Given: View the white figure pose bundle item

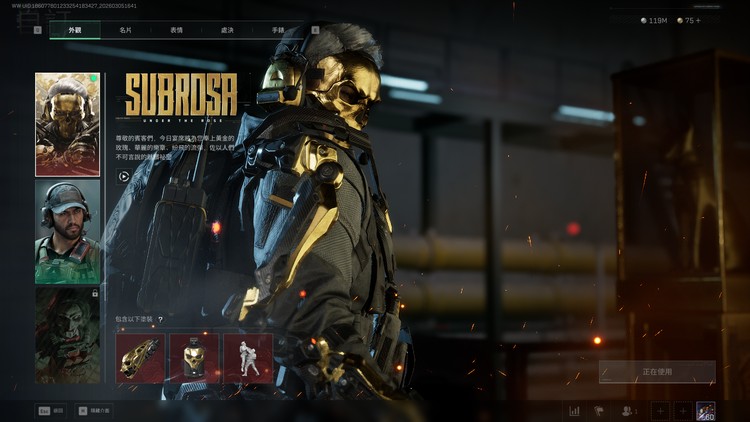Looking at the screenshot, I should coord(248,358).
